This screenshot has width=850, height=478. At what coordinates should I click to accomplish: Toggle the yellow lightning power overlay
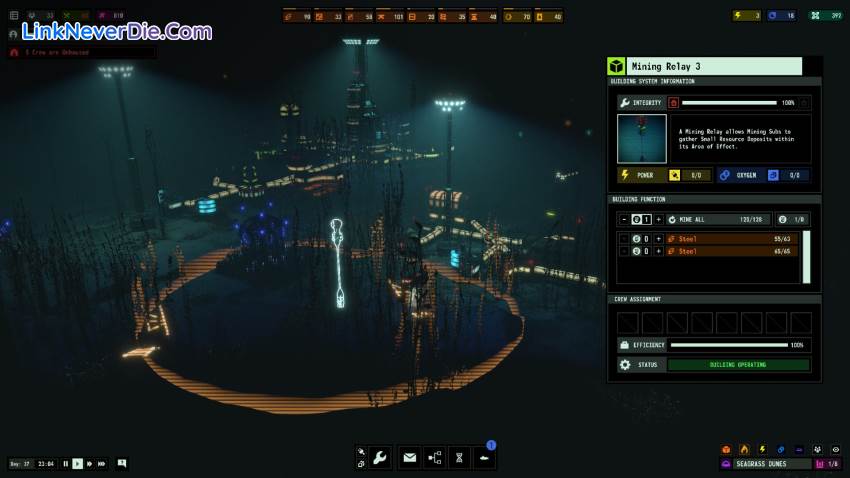(762, 449)
